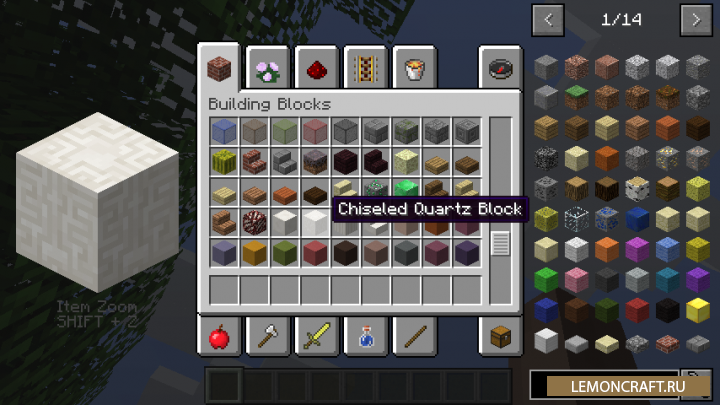This screenshot has height=405, width=720.
Task: Click the inventory scrollbar handle
Action: [500, 242]
